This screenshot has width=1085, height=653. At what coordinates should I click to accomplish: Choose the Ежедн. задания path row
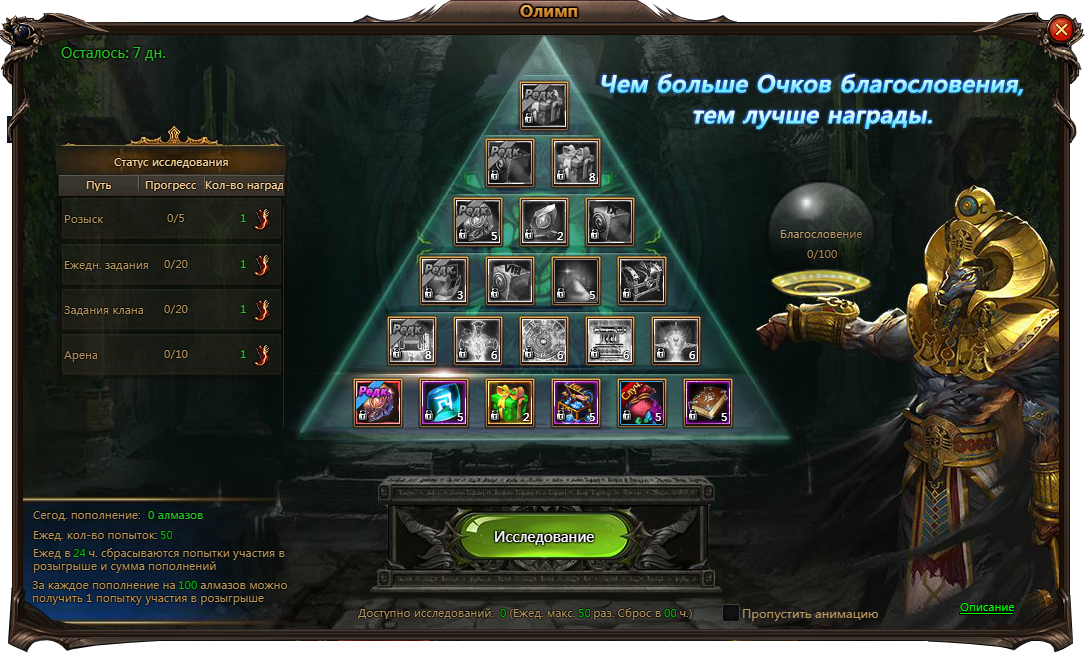point(172,265)
